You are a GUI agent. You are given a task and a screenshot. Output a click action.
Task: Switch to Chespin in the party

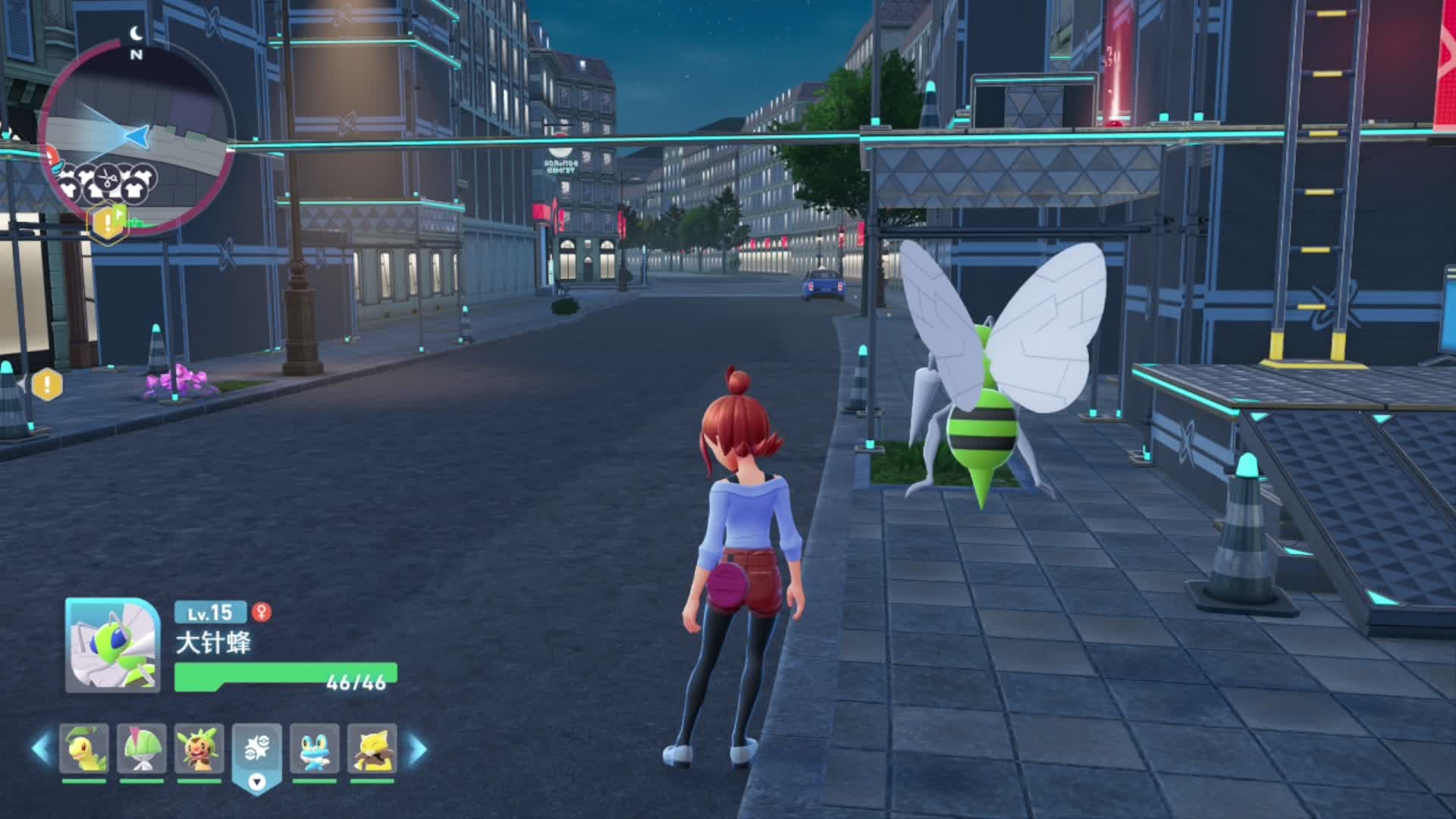[199, 748]
